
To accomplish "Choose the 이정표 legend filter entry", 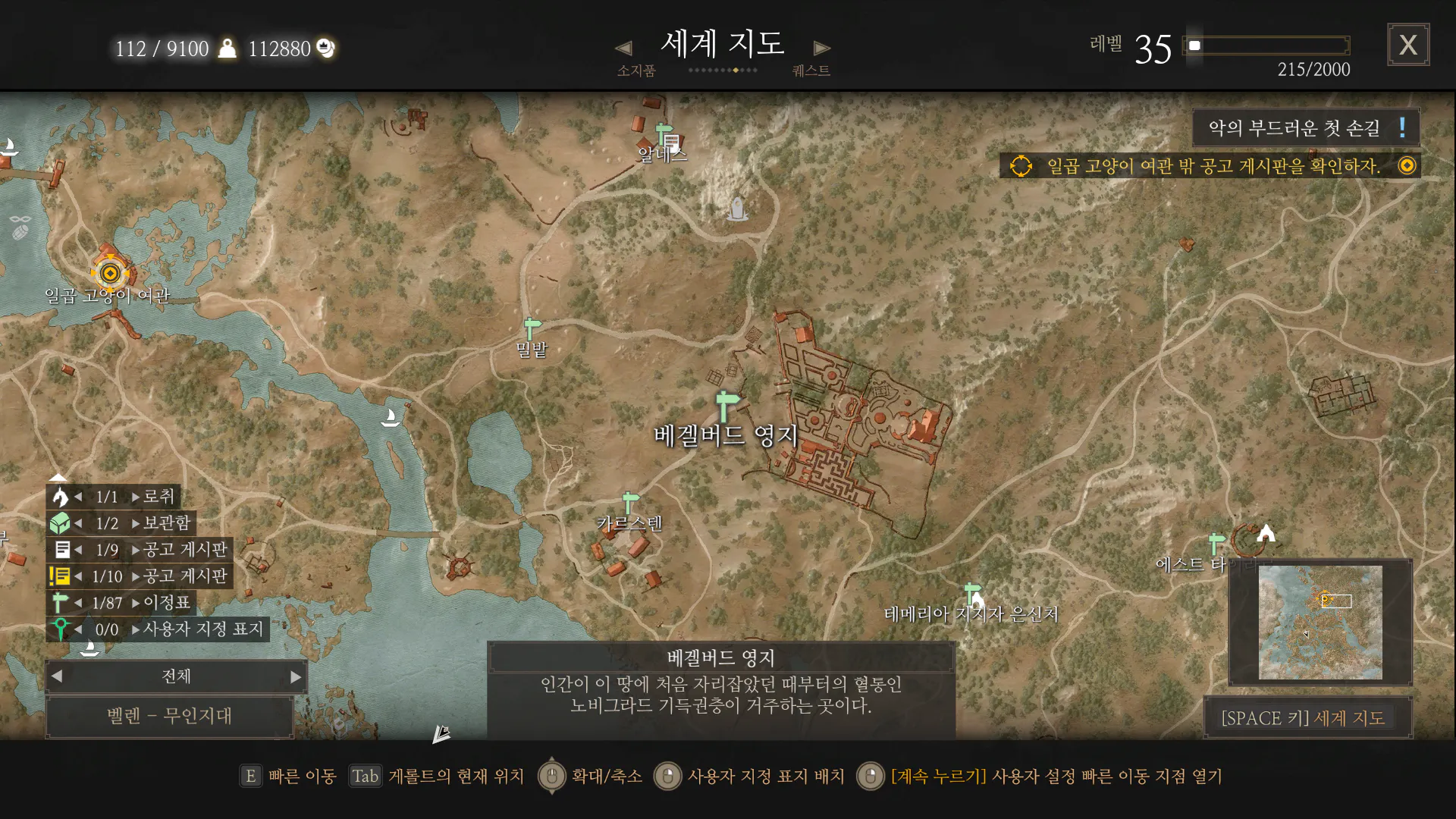I will pos(166,603).
